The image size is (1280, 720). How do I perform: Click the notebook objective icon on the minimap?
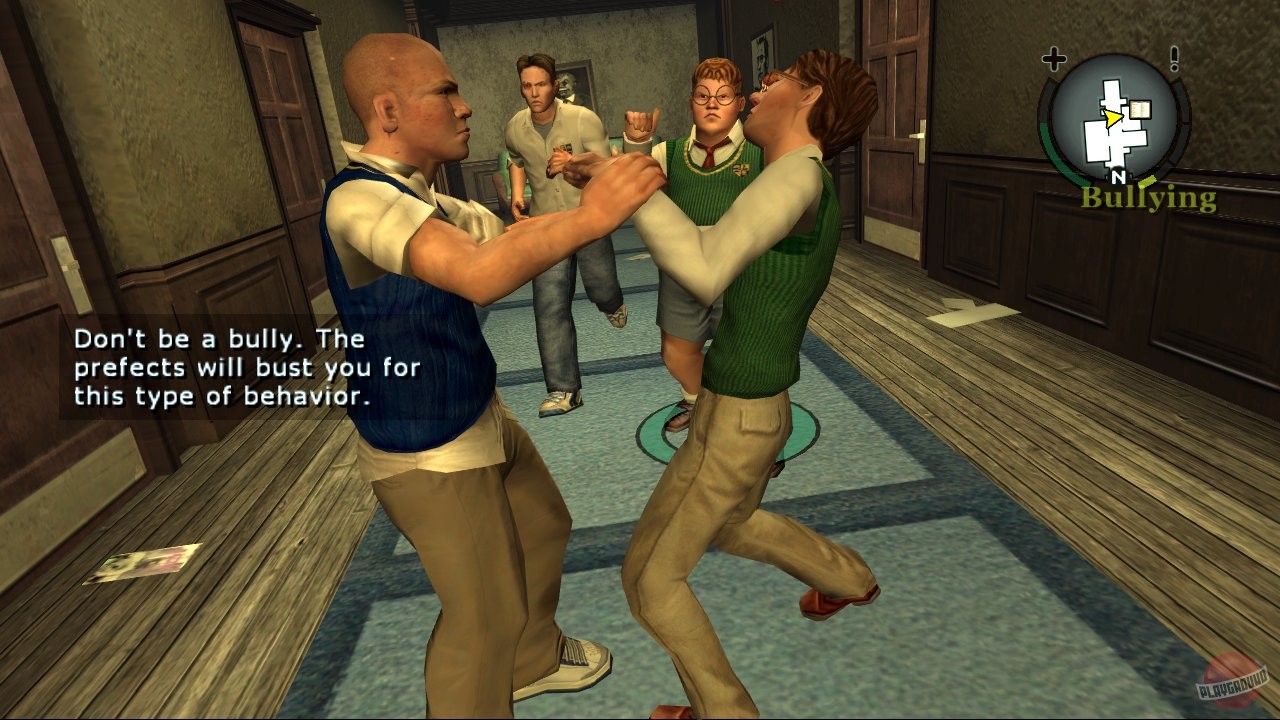pyautogui.click(x=1140, y=108)
